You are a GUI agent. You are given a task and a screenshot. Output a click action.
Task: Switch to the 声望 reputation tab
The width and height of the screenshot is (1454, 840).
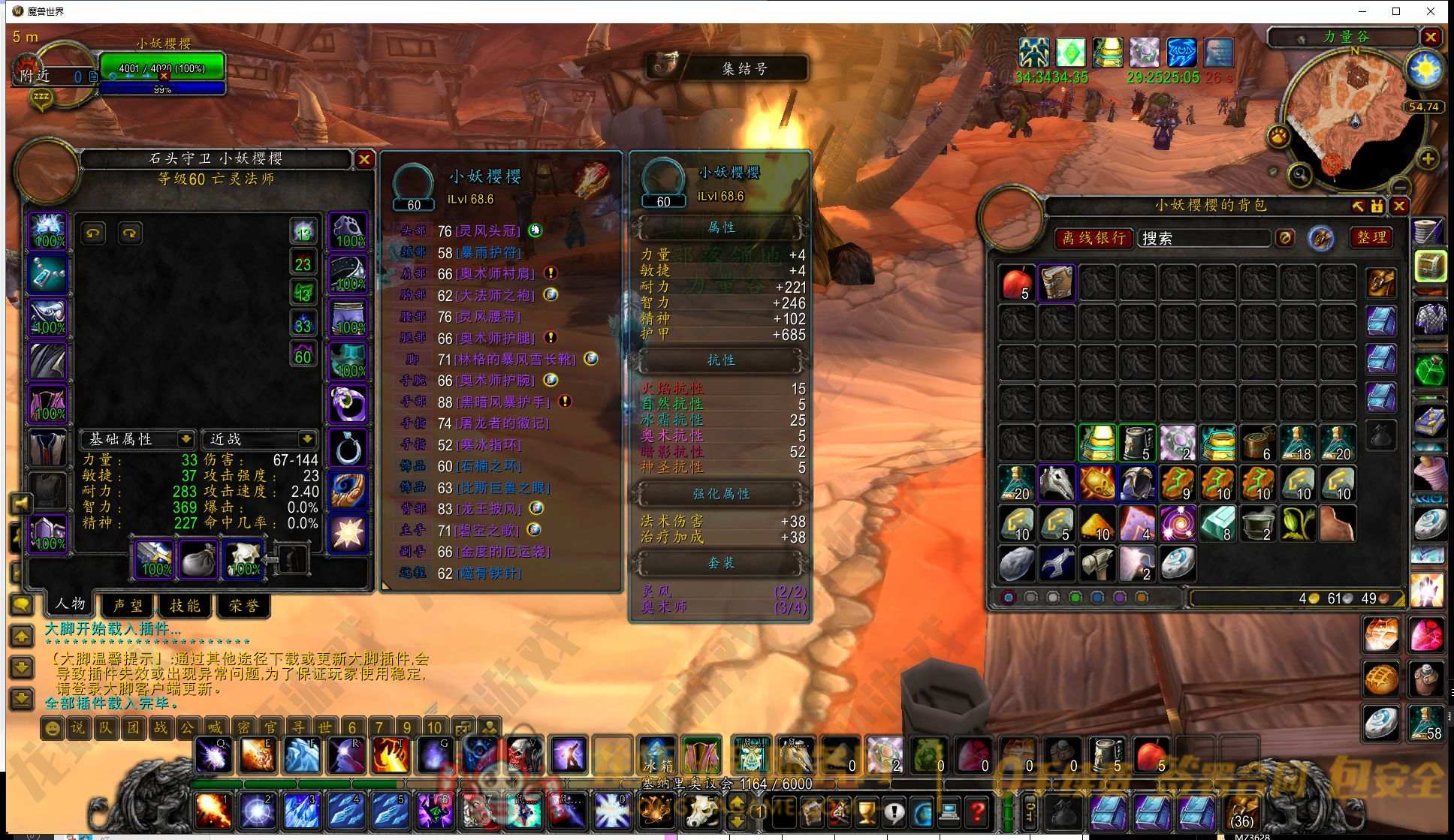point(128,605)
